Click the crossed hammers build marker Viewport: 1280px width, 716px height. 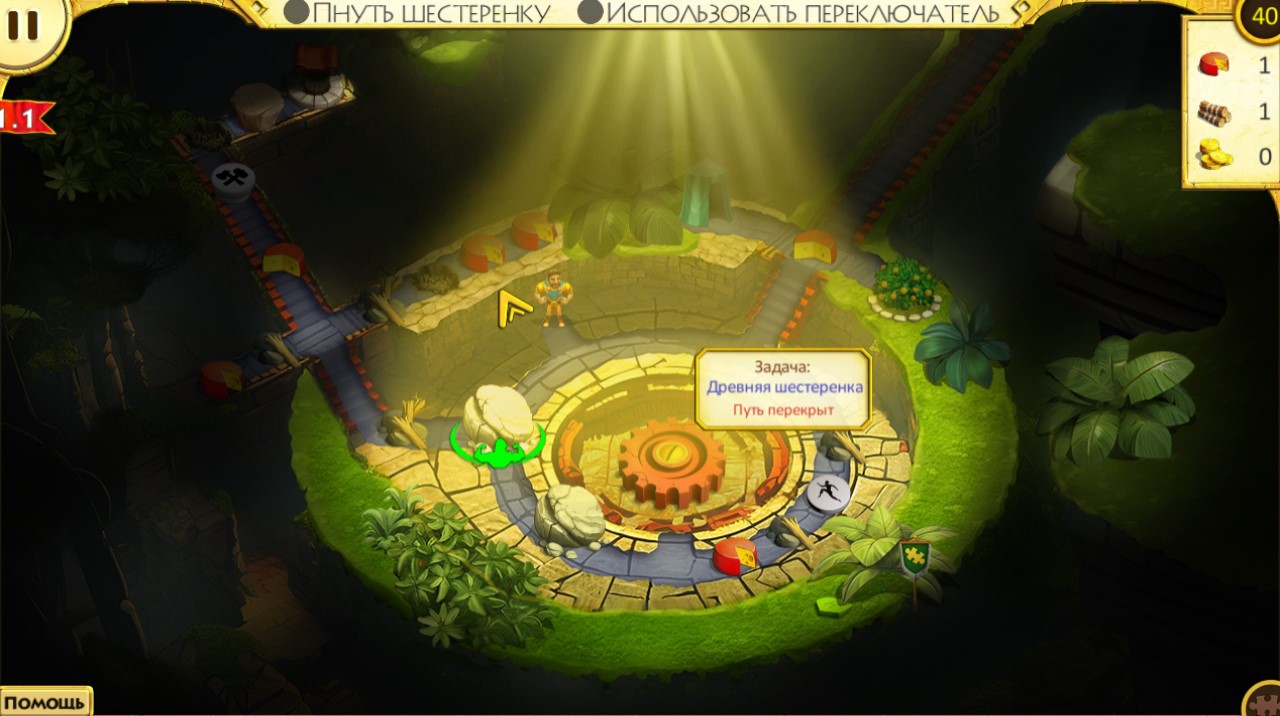pyautogui.click(x=233, y=178)
